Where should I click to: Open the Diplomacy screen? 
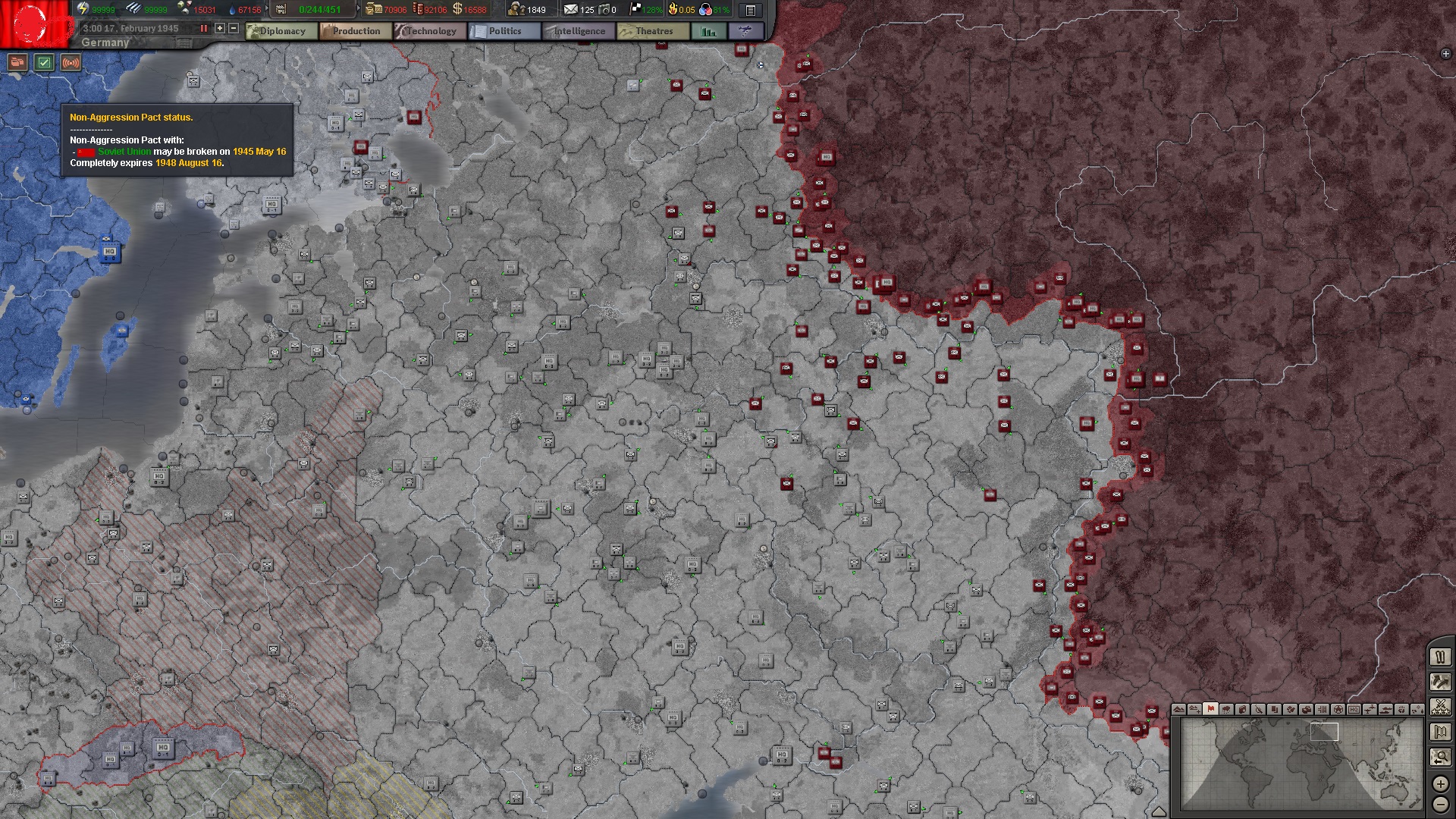pyautogui.click(x=284, y=31)
